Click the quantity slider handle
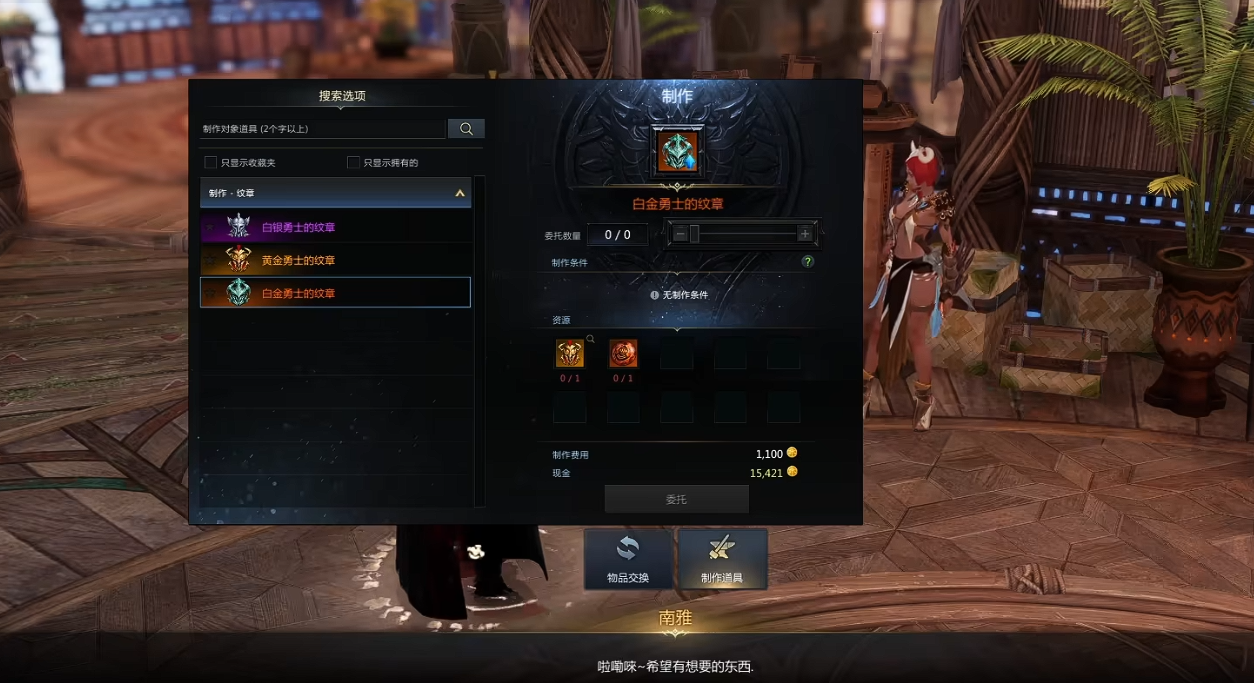Screen dimensions: 1254x683 (x=694, y=234)
